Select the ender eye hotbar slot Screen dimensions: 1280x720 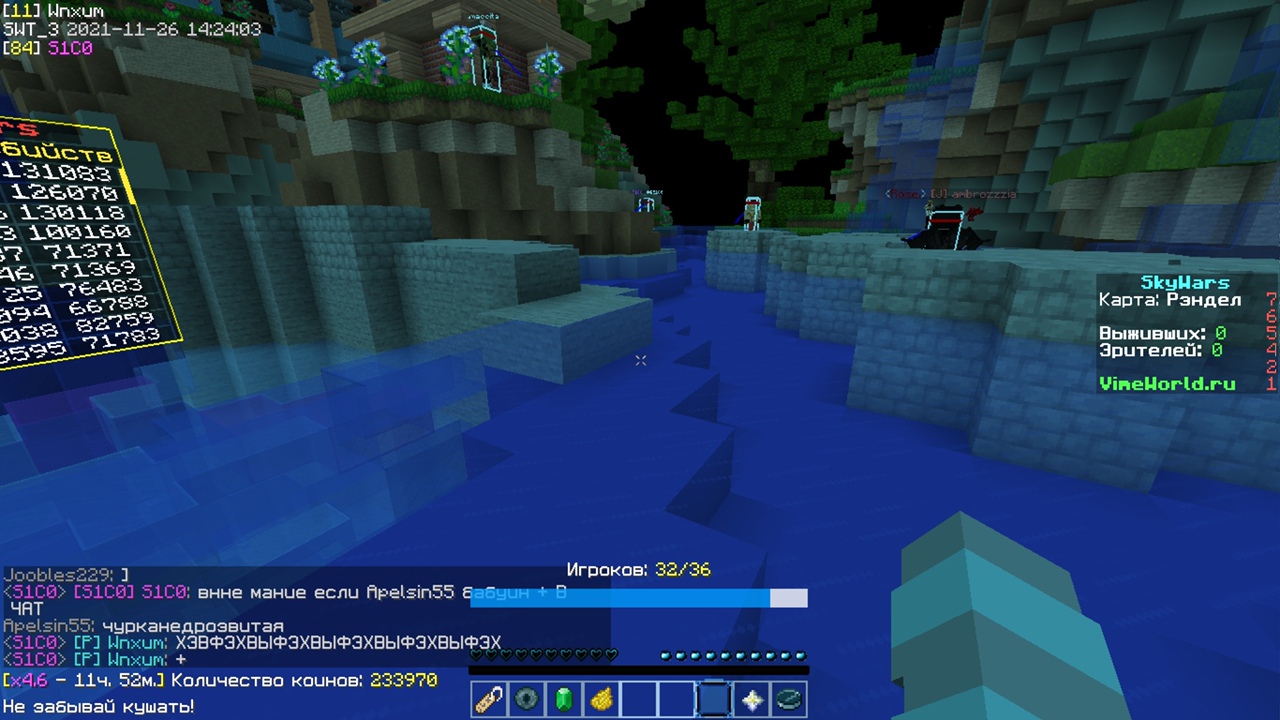pyautogui.click(x=526, y=699)
